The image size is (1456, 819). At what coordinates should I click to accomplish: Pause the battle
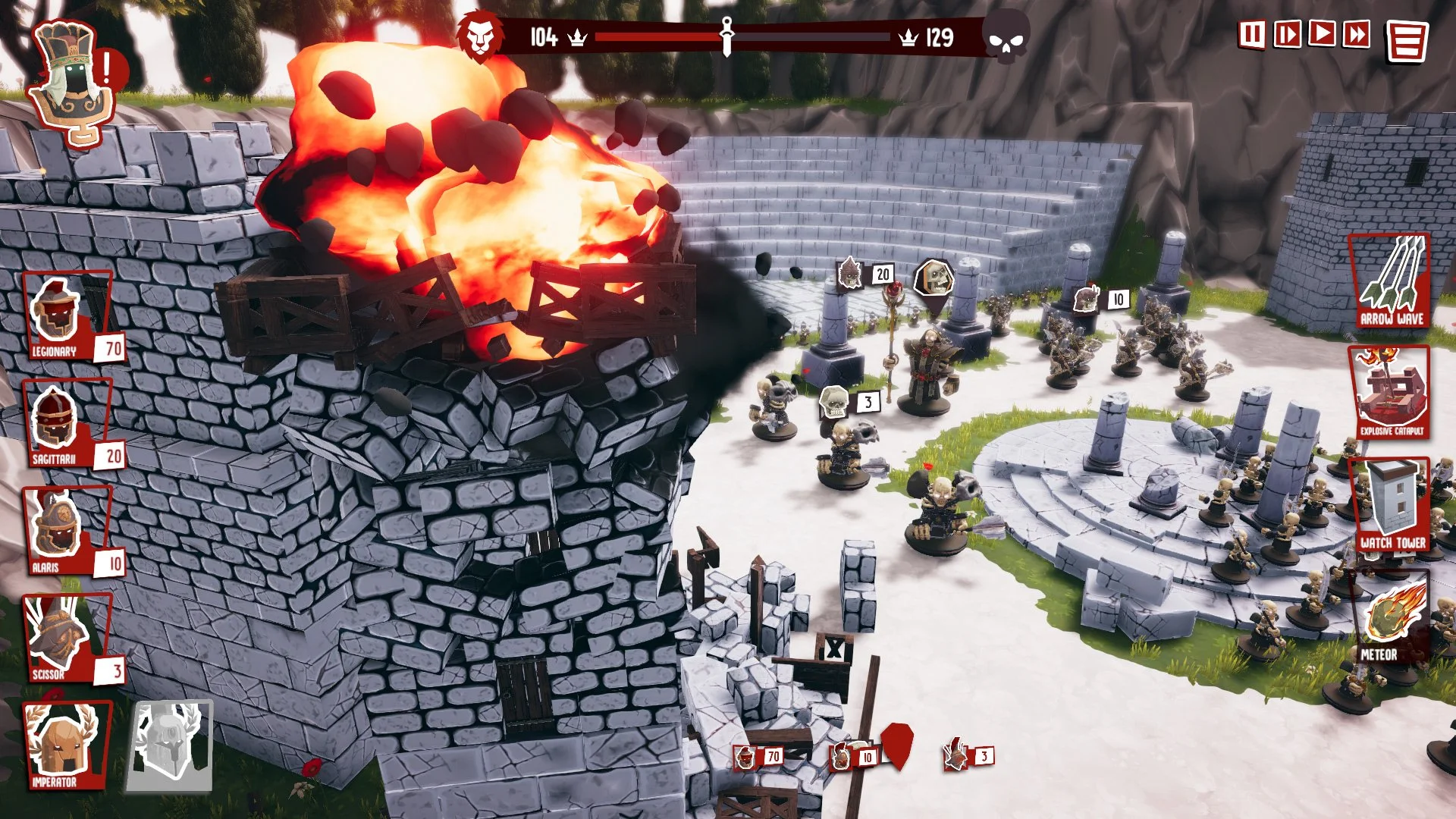point(1251,35)
